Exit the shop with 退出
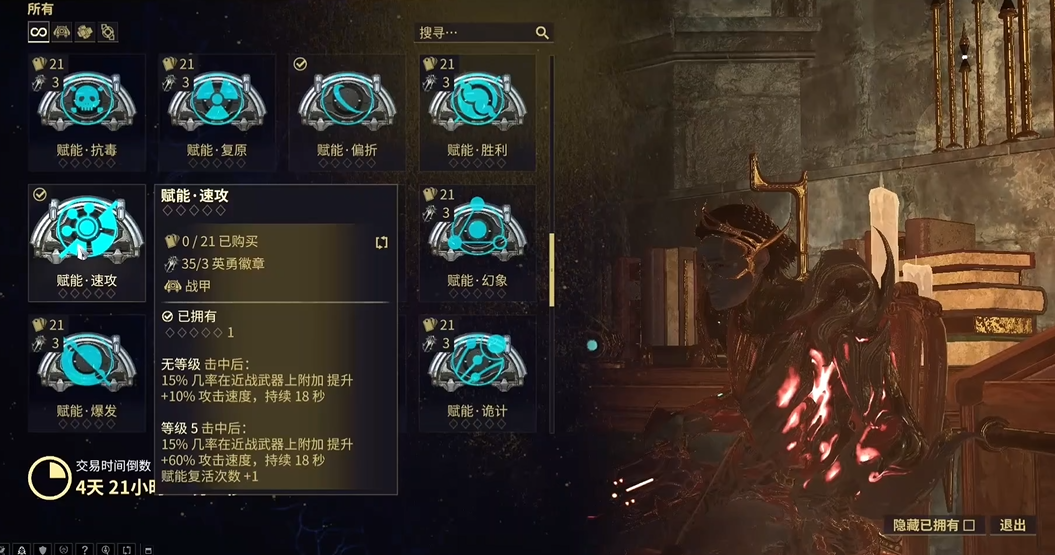1055x555 pixels. point(1012,525)
